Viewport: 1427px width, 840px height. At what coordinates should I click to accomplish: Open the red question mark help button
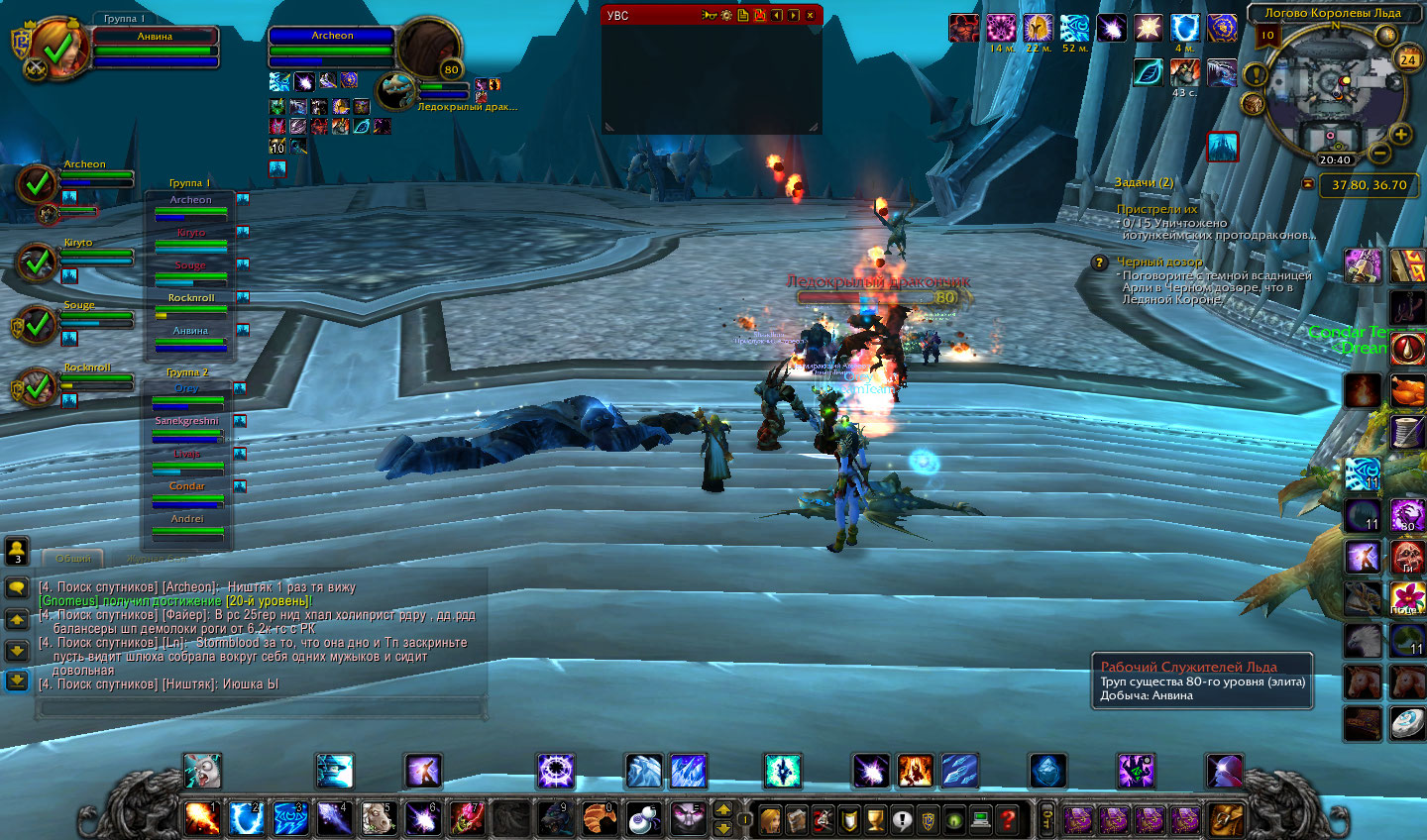(1008, 819)
